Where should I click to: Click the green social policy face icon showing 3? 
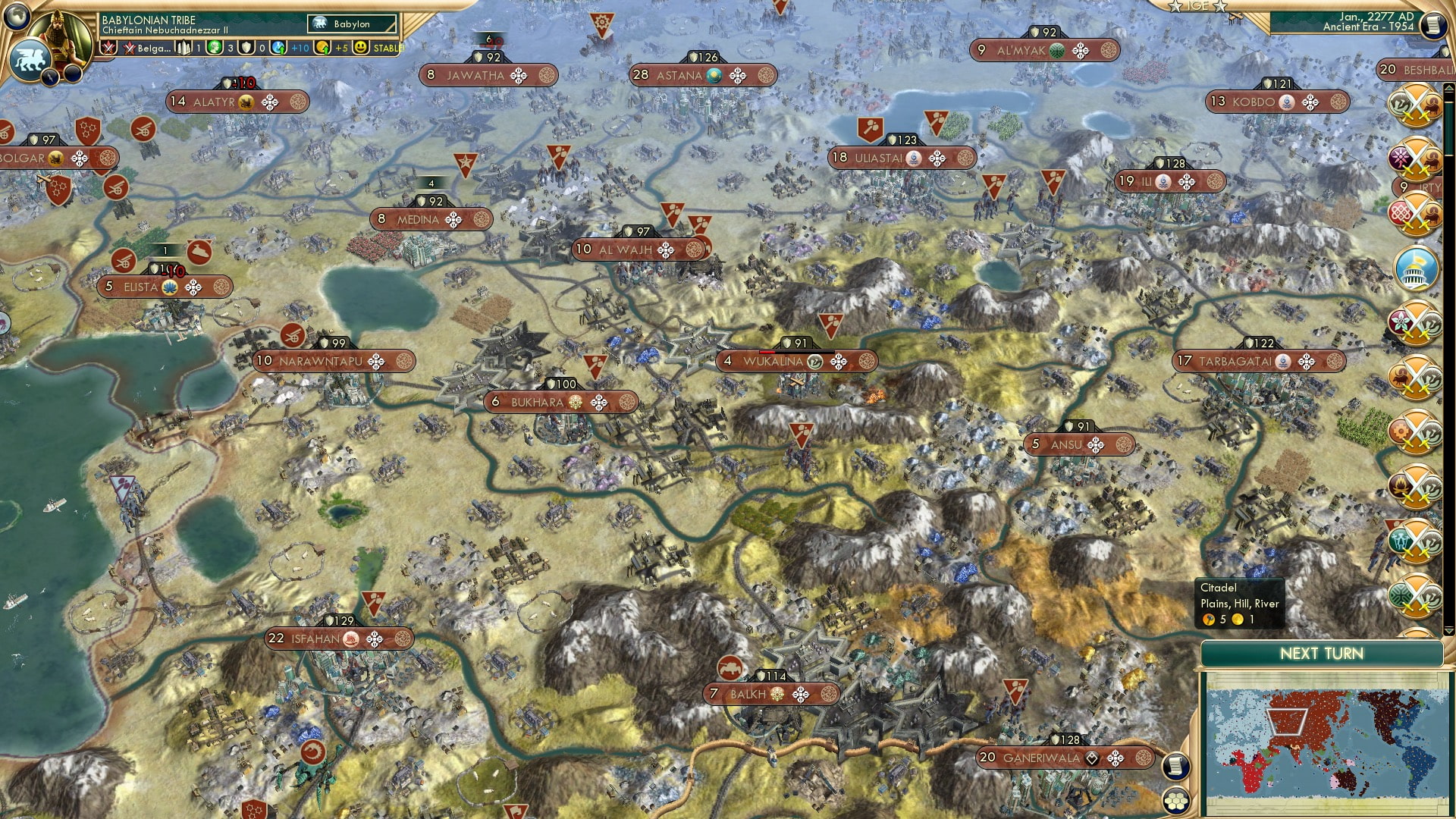click(215, 48)
